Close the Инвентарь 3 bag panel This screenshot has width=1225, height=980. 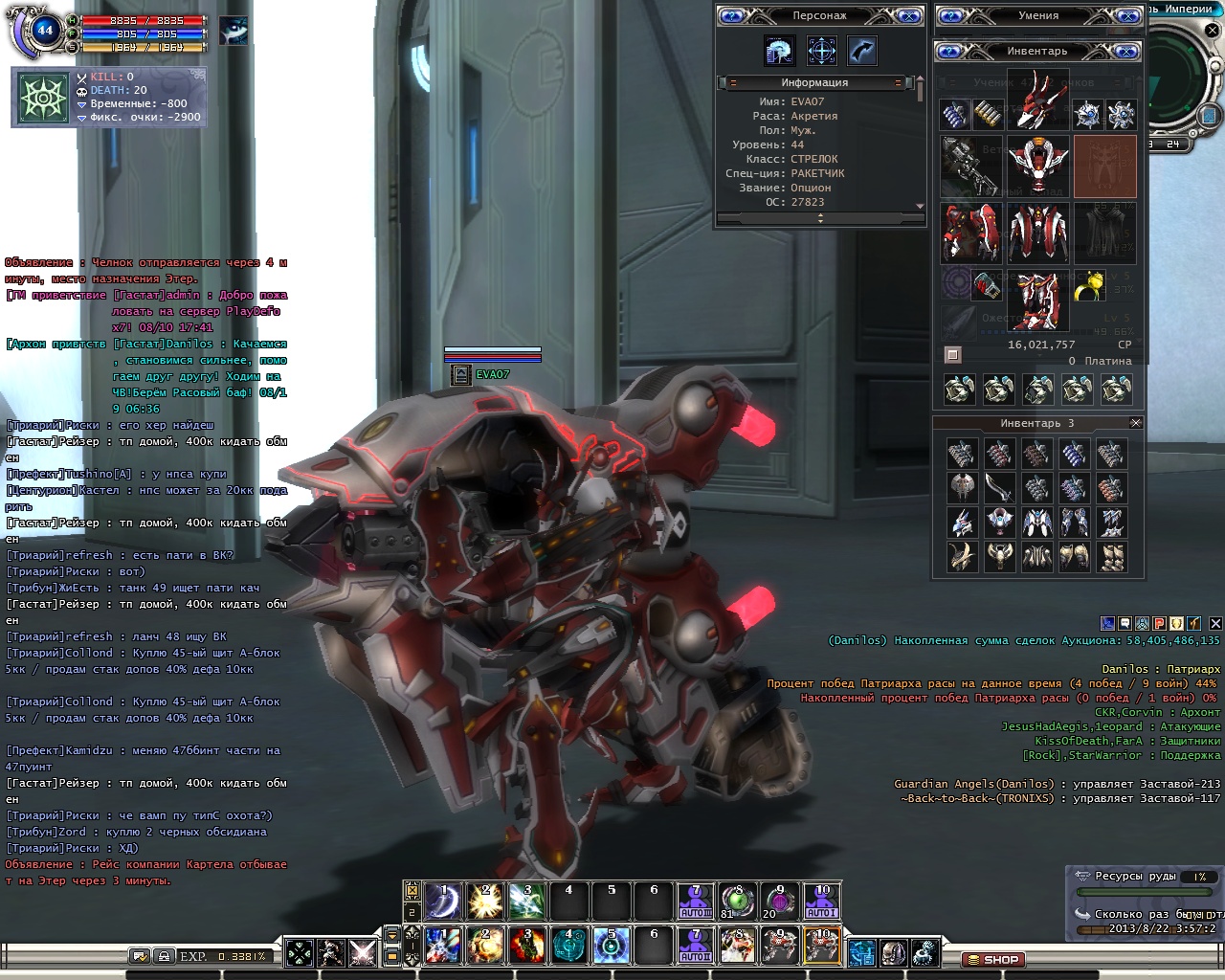pos(1135,423)
